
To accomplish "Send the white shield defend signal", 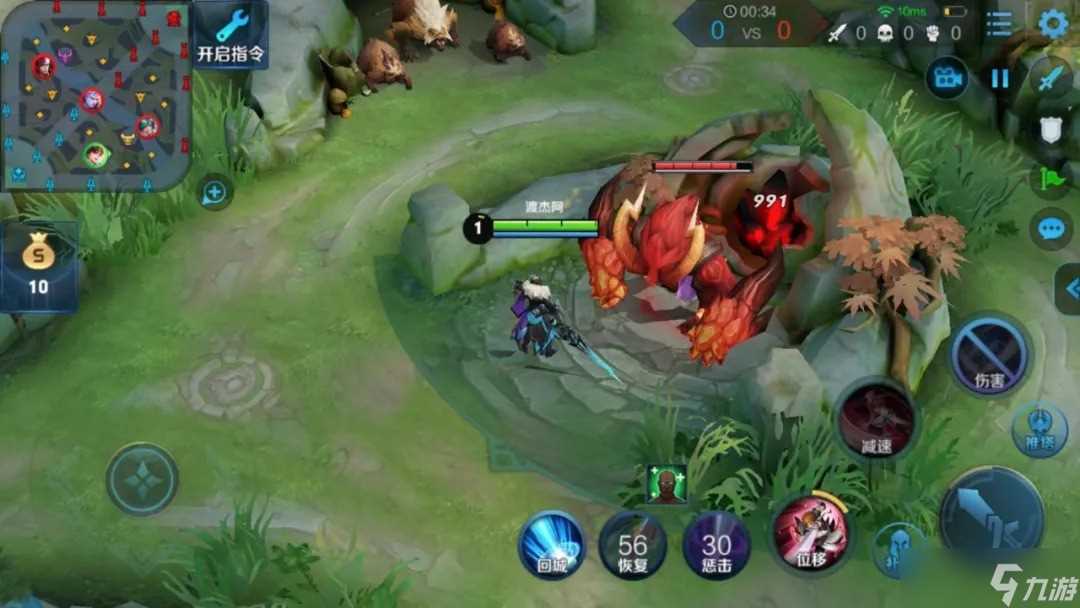I will pos(1051,130).
